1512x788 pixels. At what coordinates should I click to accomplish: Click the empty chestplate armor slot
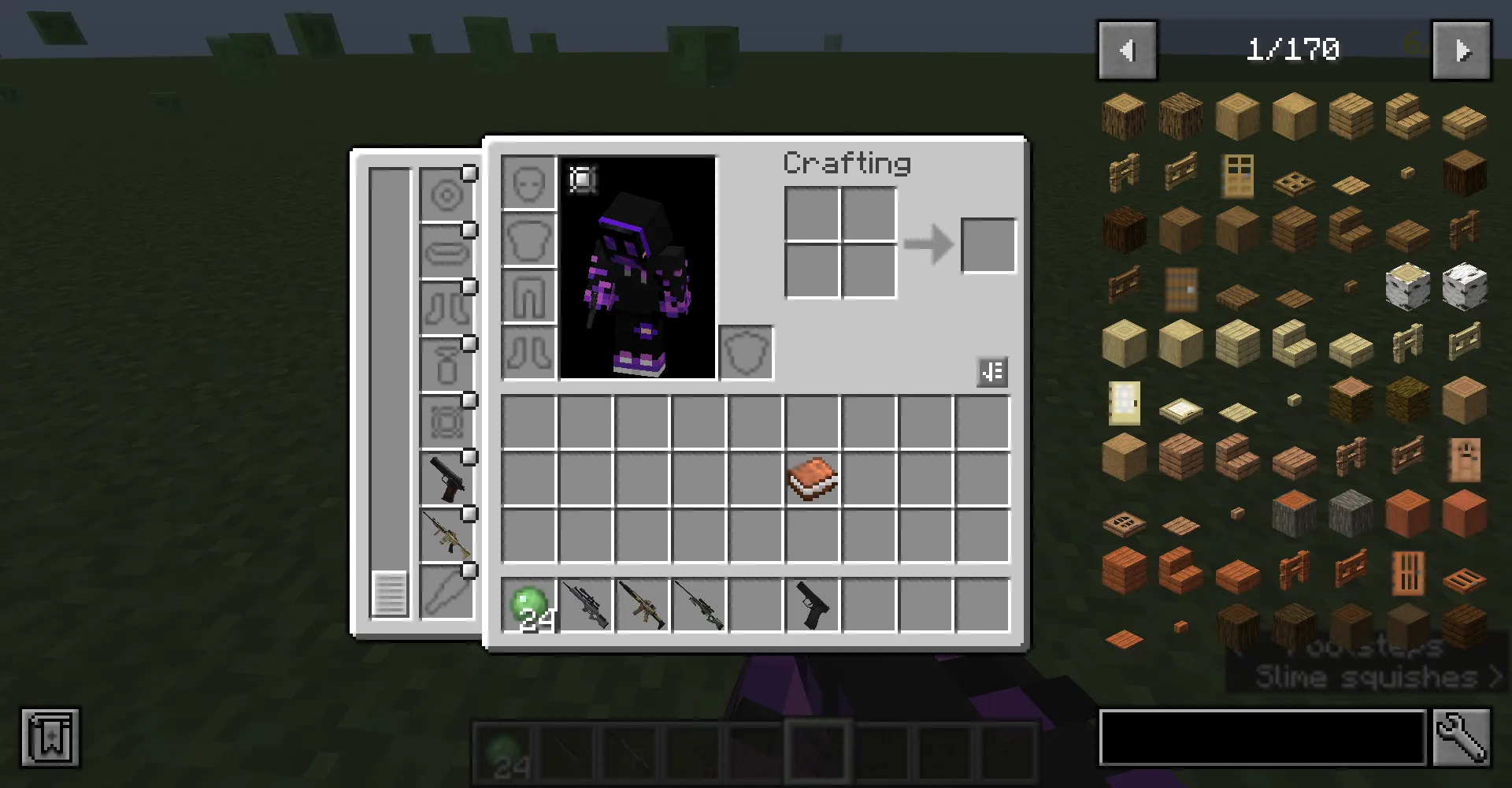pyautogui.click(x=529, y=240)
